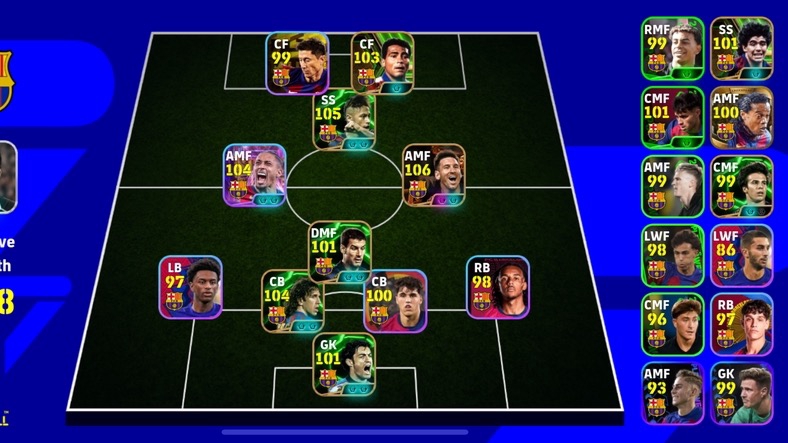788x443 pixels.
Task: Select the SS 101 substitute card
Action: pos(741,47)
